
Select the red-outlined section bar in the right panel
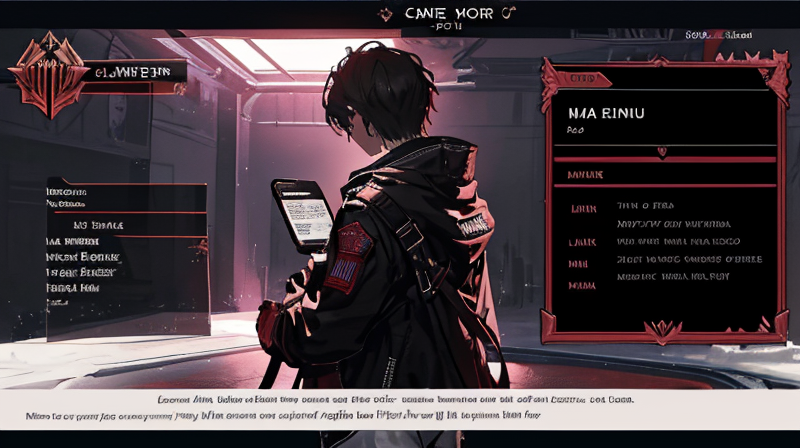click(x=661, y=174)
